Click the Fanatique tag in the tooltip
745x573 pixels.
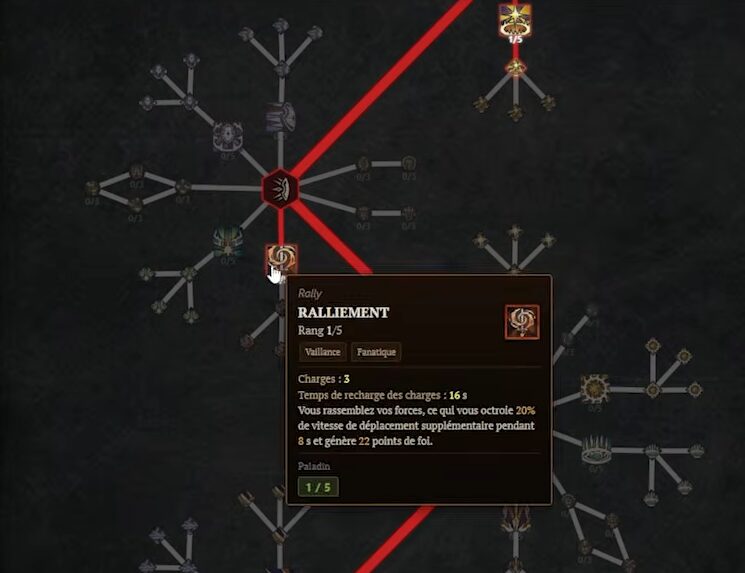pyautogui.click(x=377, y=352)
